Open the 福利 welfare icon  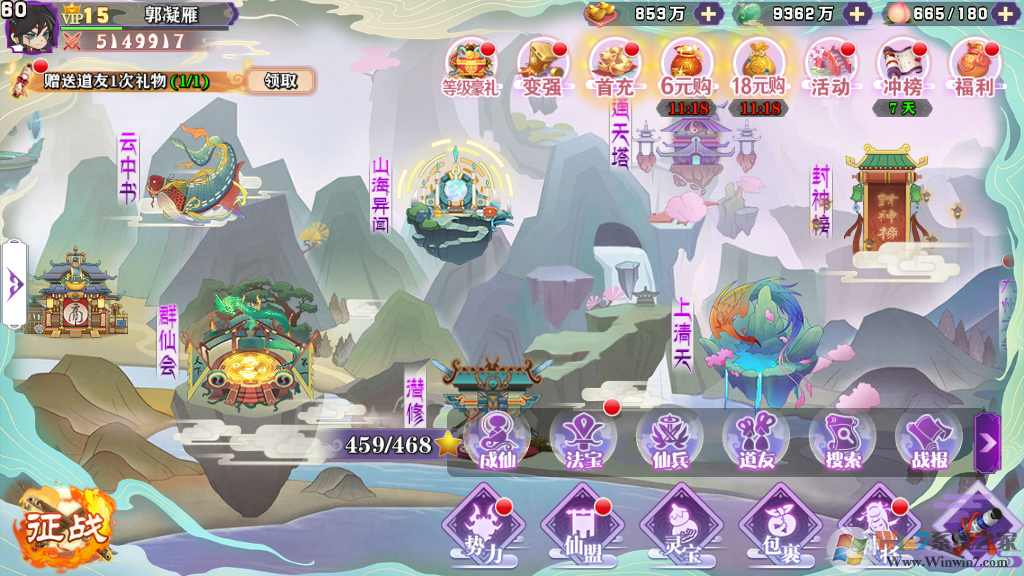coord(974,67)
